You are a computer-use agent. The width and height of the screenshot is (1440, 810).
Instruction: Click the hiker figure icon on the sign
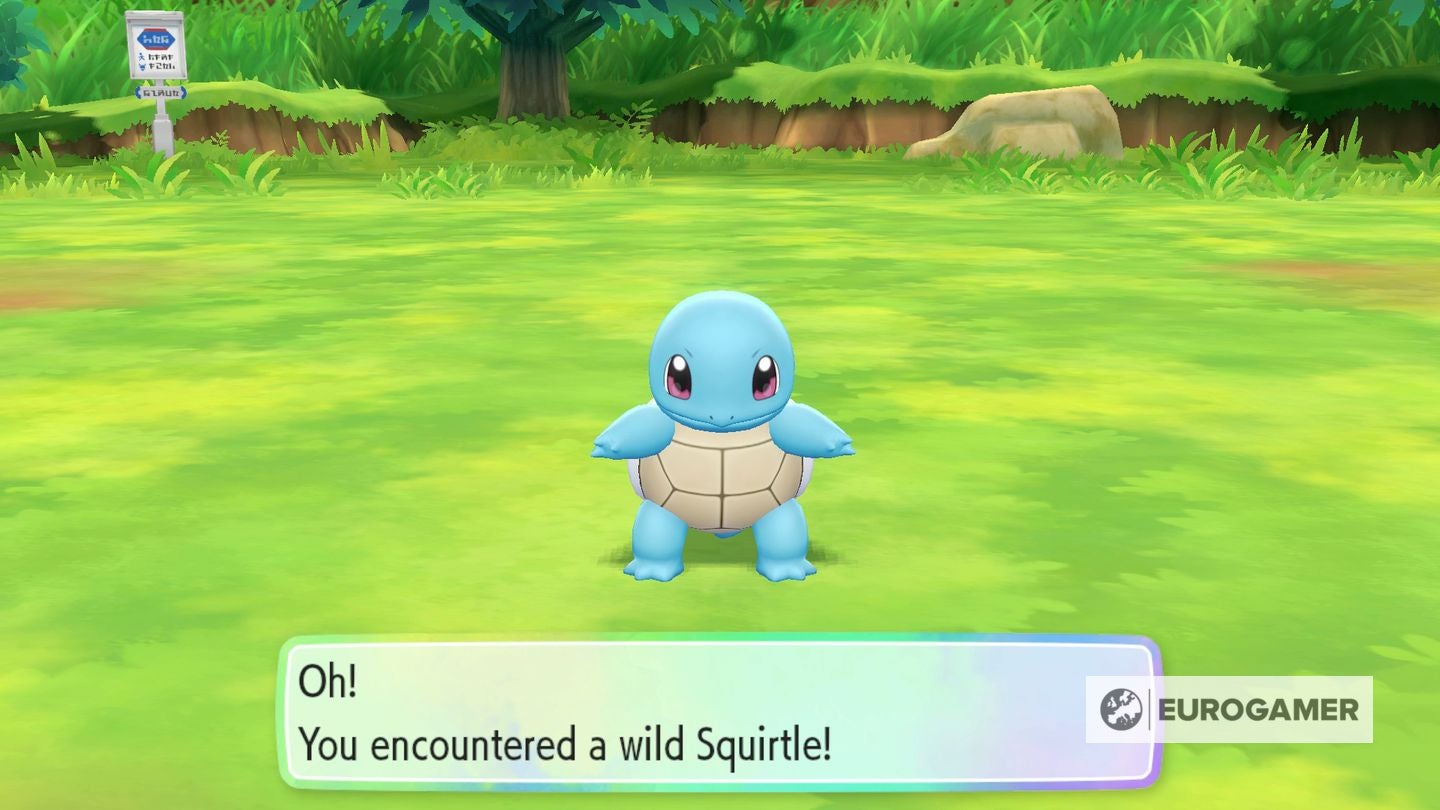[142, 57]
